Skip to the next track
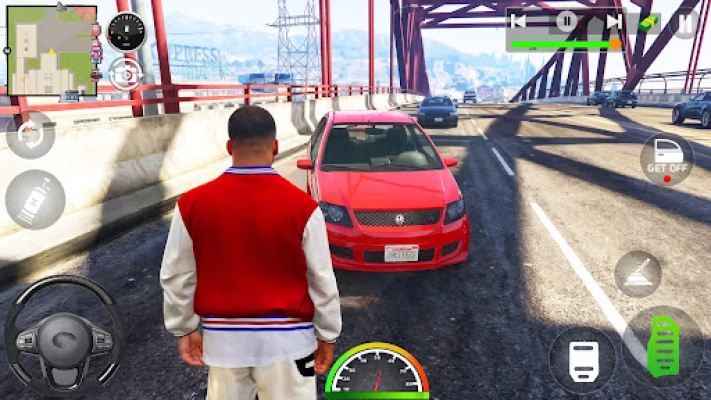 tap(613, 20)
